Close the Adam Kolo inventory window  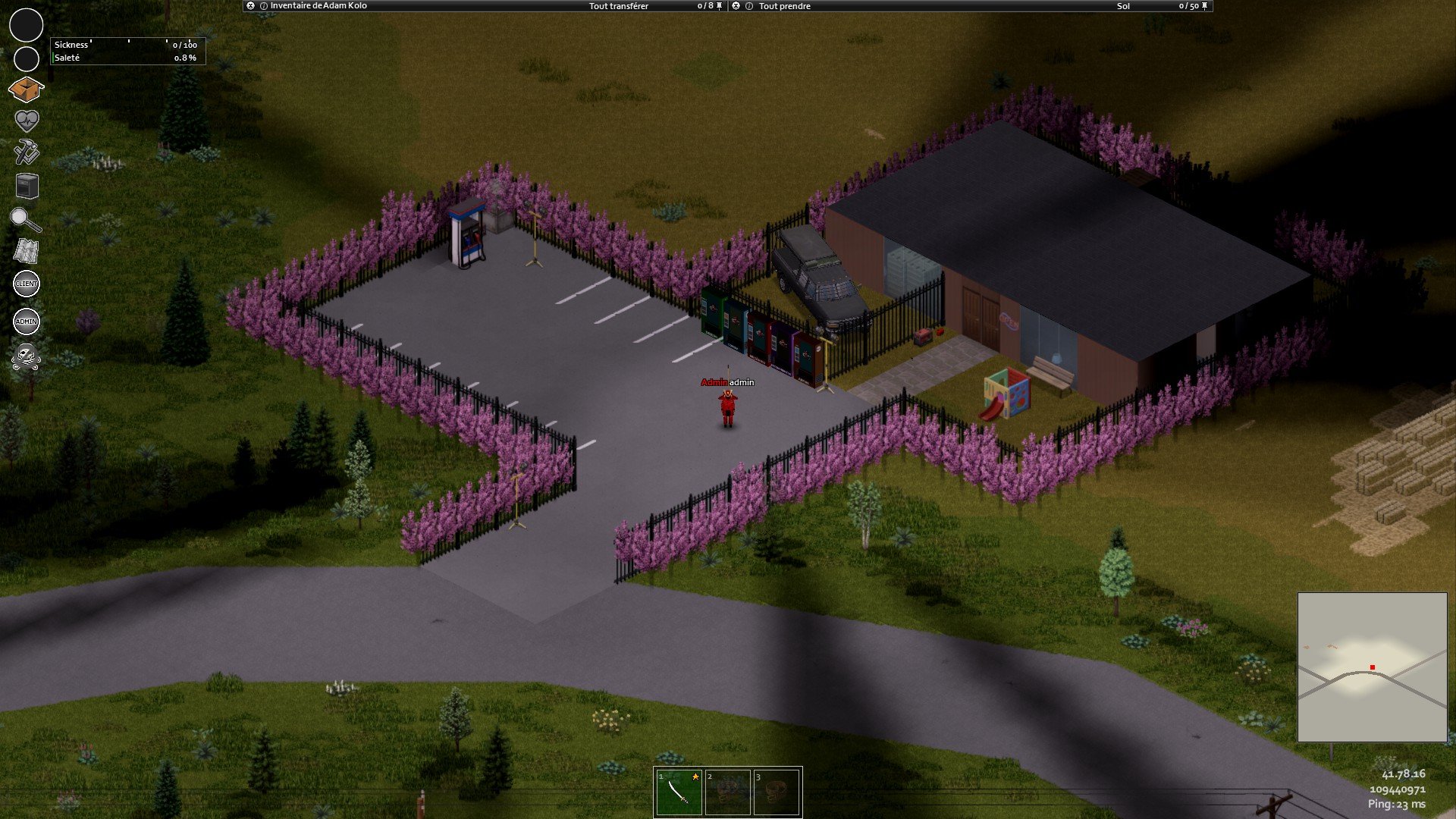point(251,6)
